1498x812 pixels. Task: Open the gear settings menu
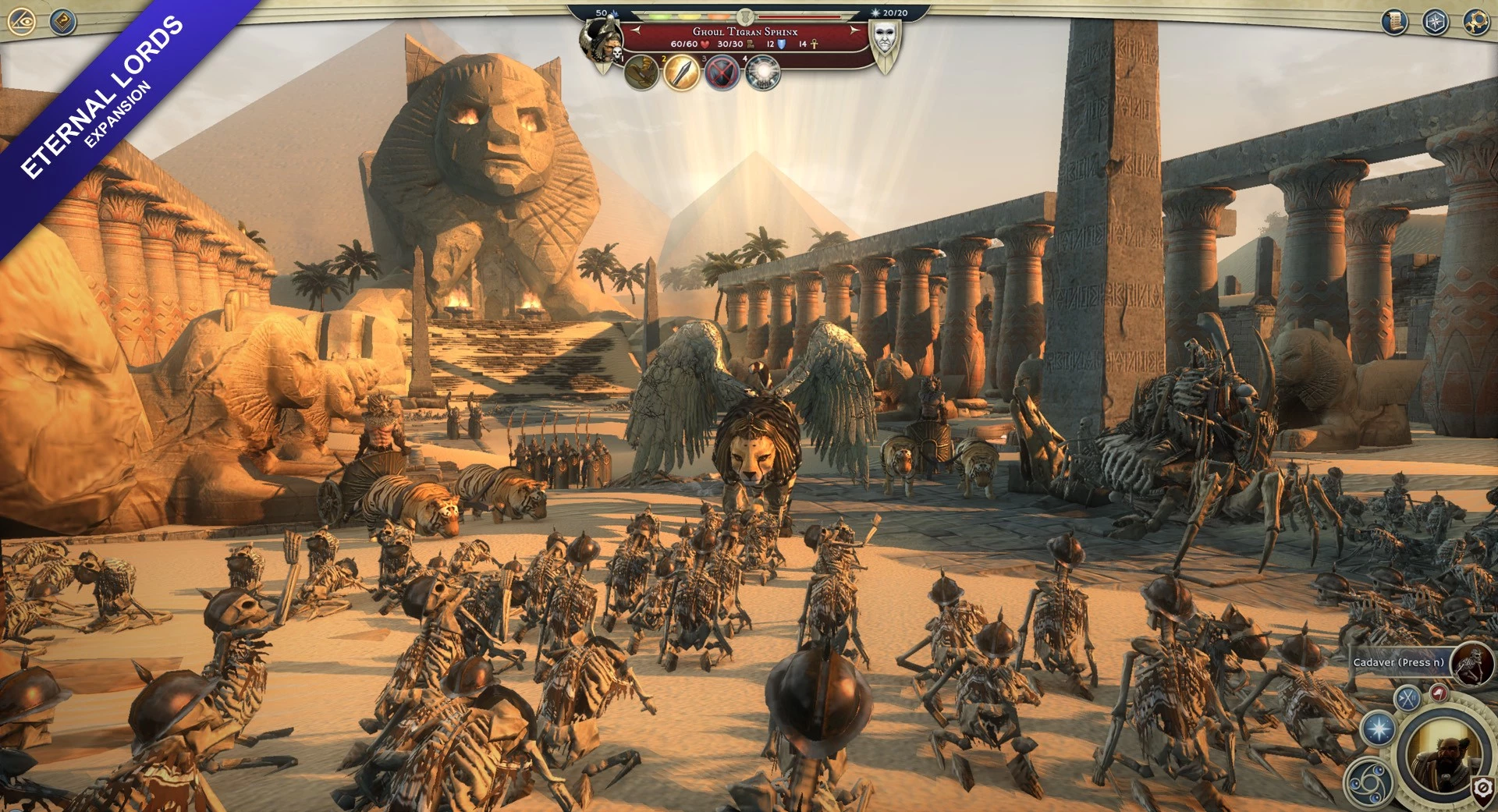tap(1475, 22)
